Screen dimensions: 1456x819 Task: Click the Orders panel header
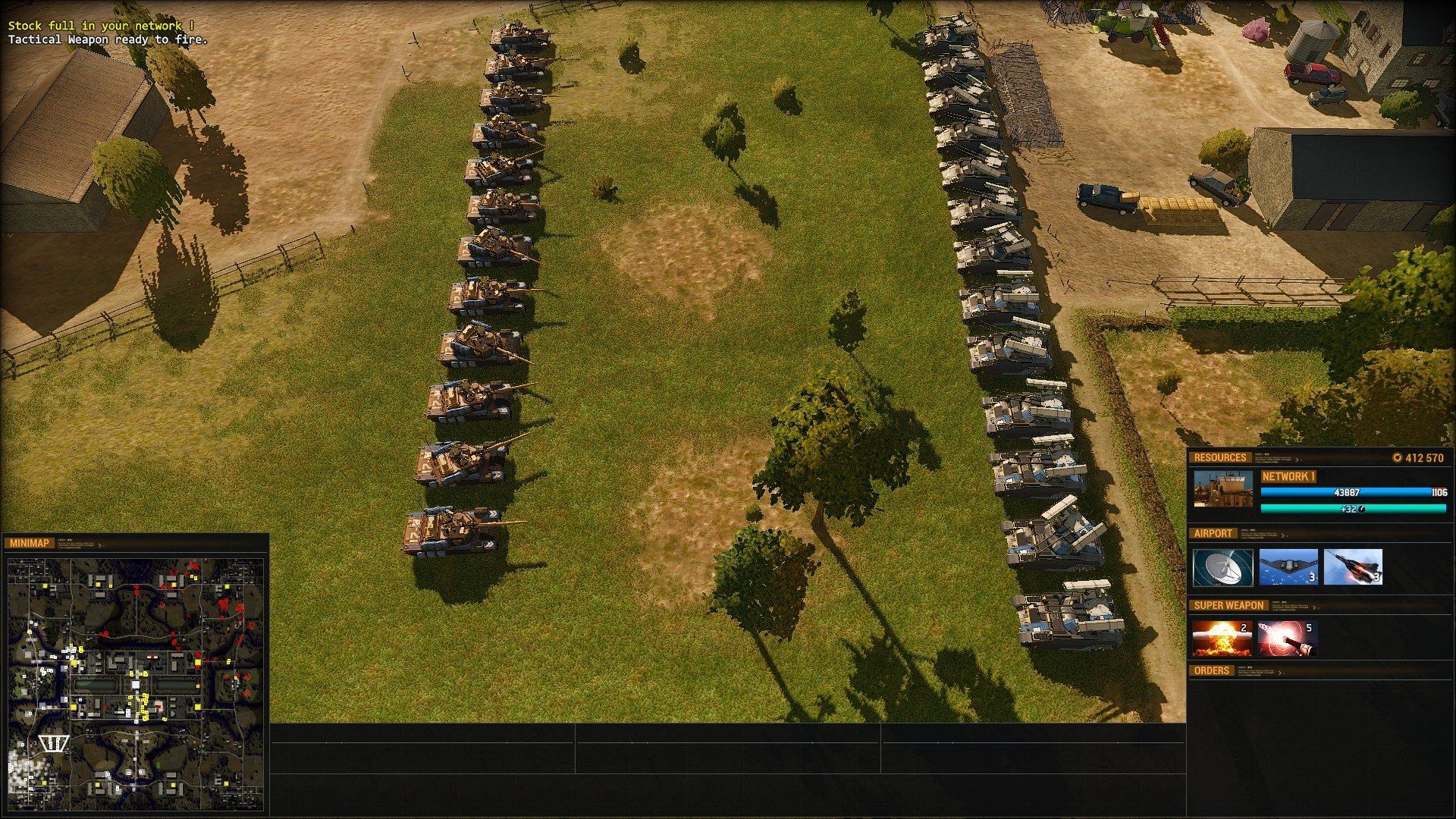[1211, 670]
